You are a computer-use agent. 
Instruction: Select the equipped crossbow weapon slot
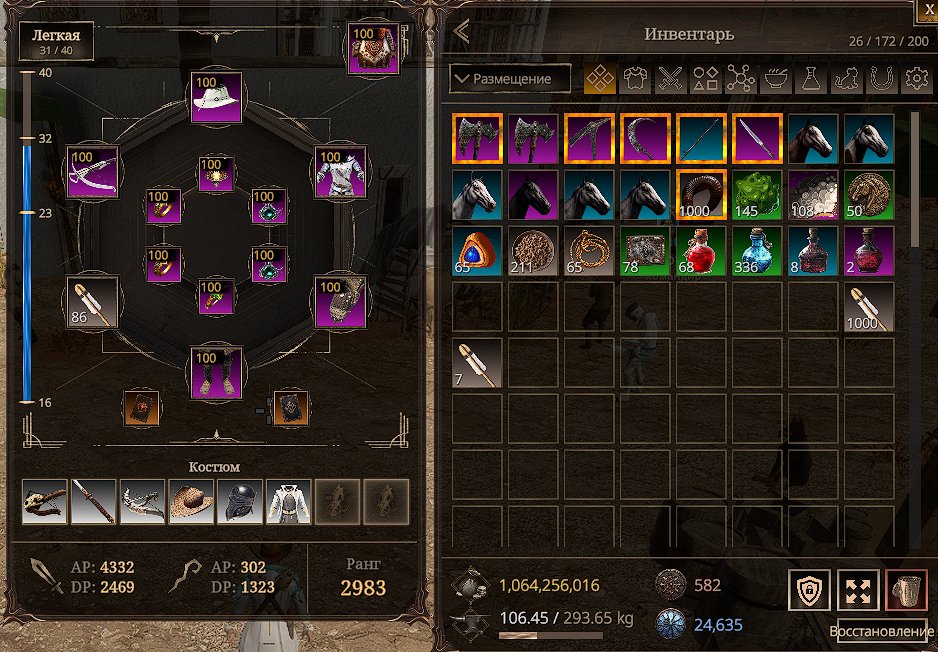click(x=92, y=172)
